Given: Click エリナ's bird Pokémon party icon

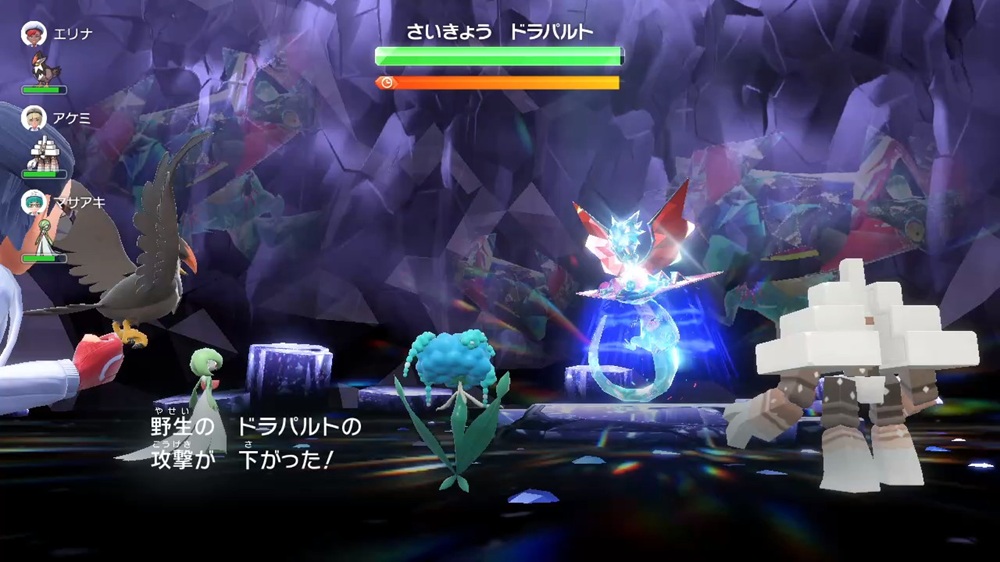Looking at the screenshot, I should (x=44, y=68).
